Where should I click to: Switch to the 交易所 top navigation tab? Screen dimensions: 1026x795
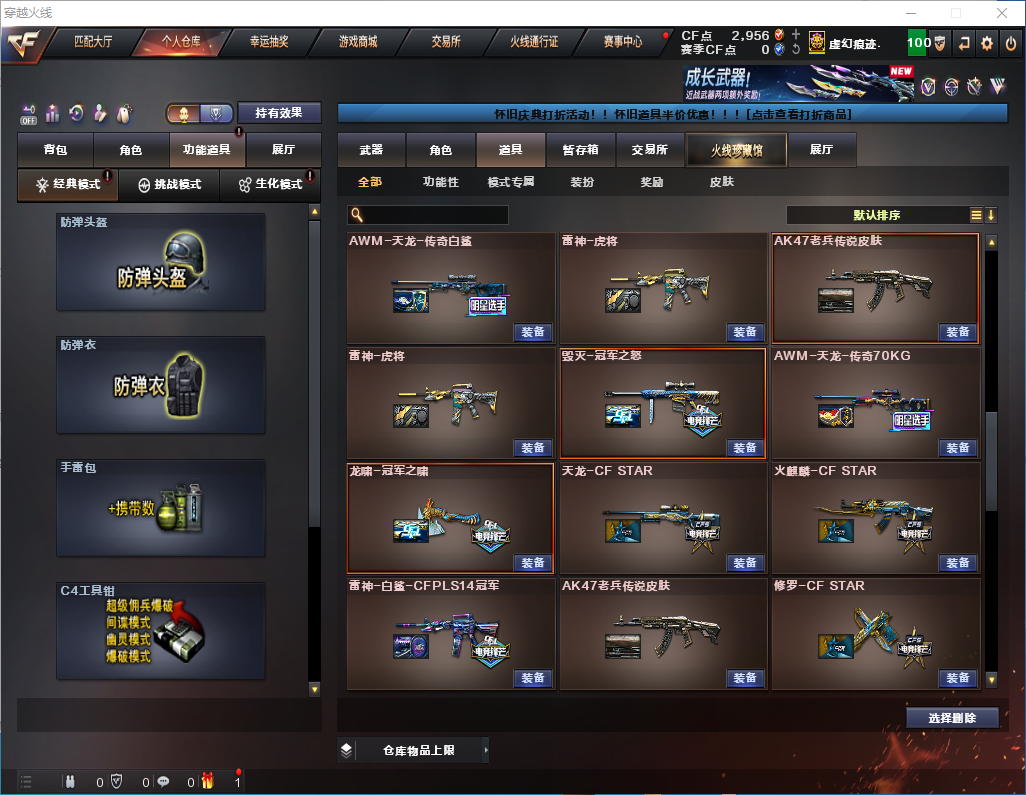click(446, 42)
